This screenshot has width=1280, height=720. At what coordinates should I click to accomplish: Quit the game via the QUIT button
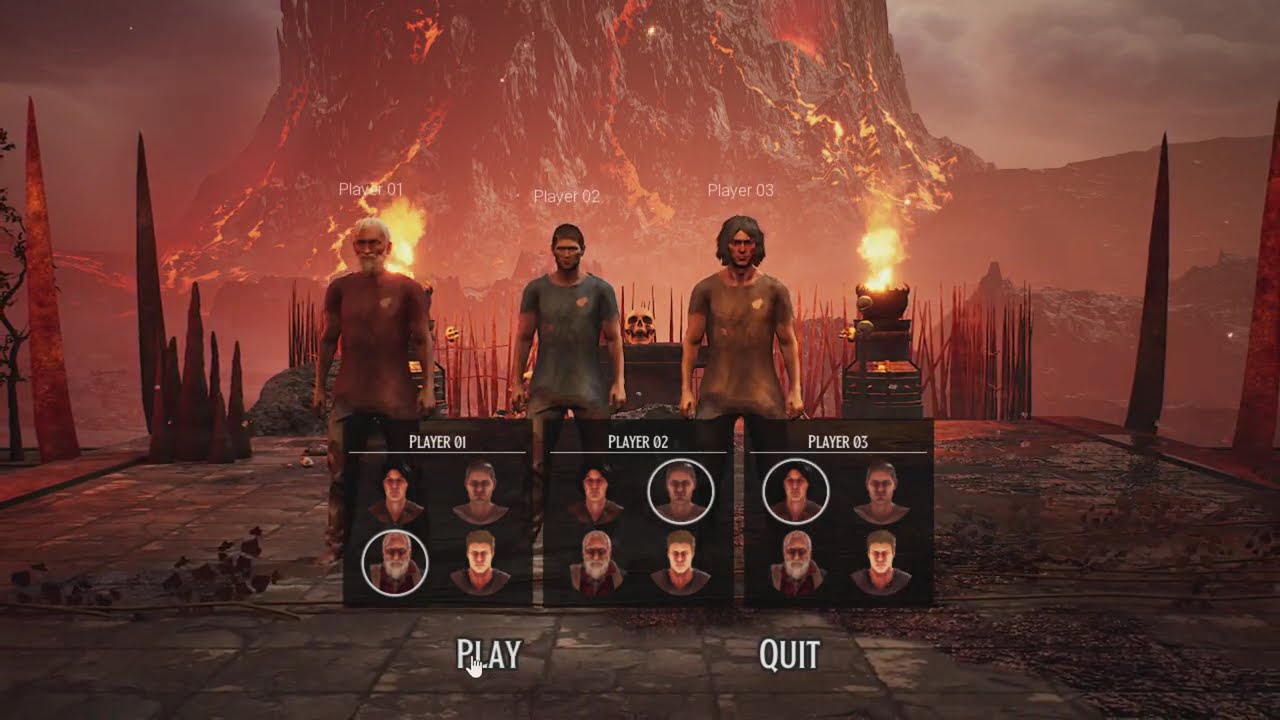click(x=789, y=654)
